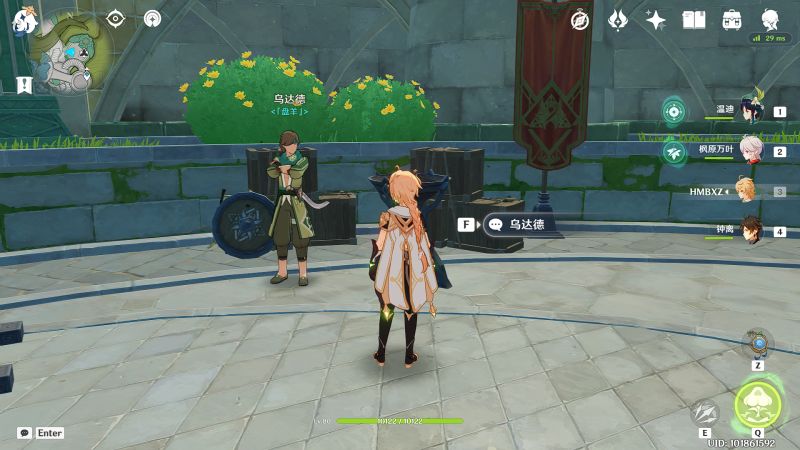This screenshot has width=800, height=450.
Task: Unleash the glowing Elemental Burst icon
Action: (x=758, y=405)
